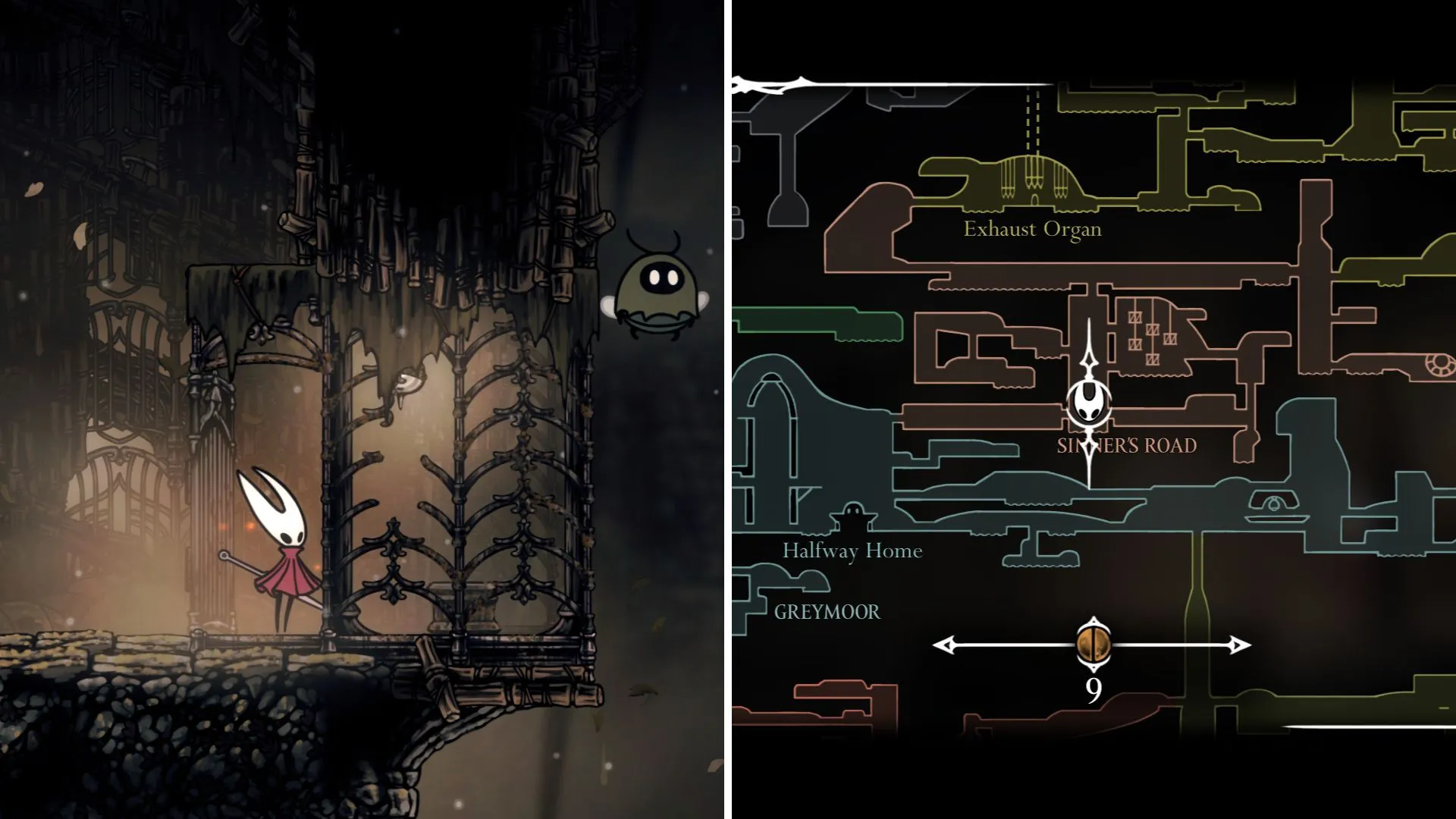Screen dimensions: 1456x819
Task: Select the Halfway Home building icon
Action: tap(854, 516)
